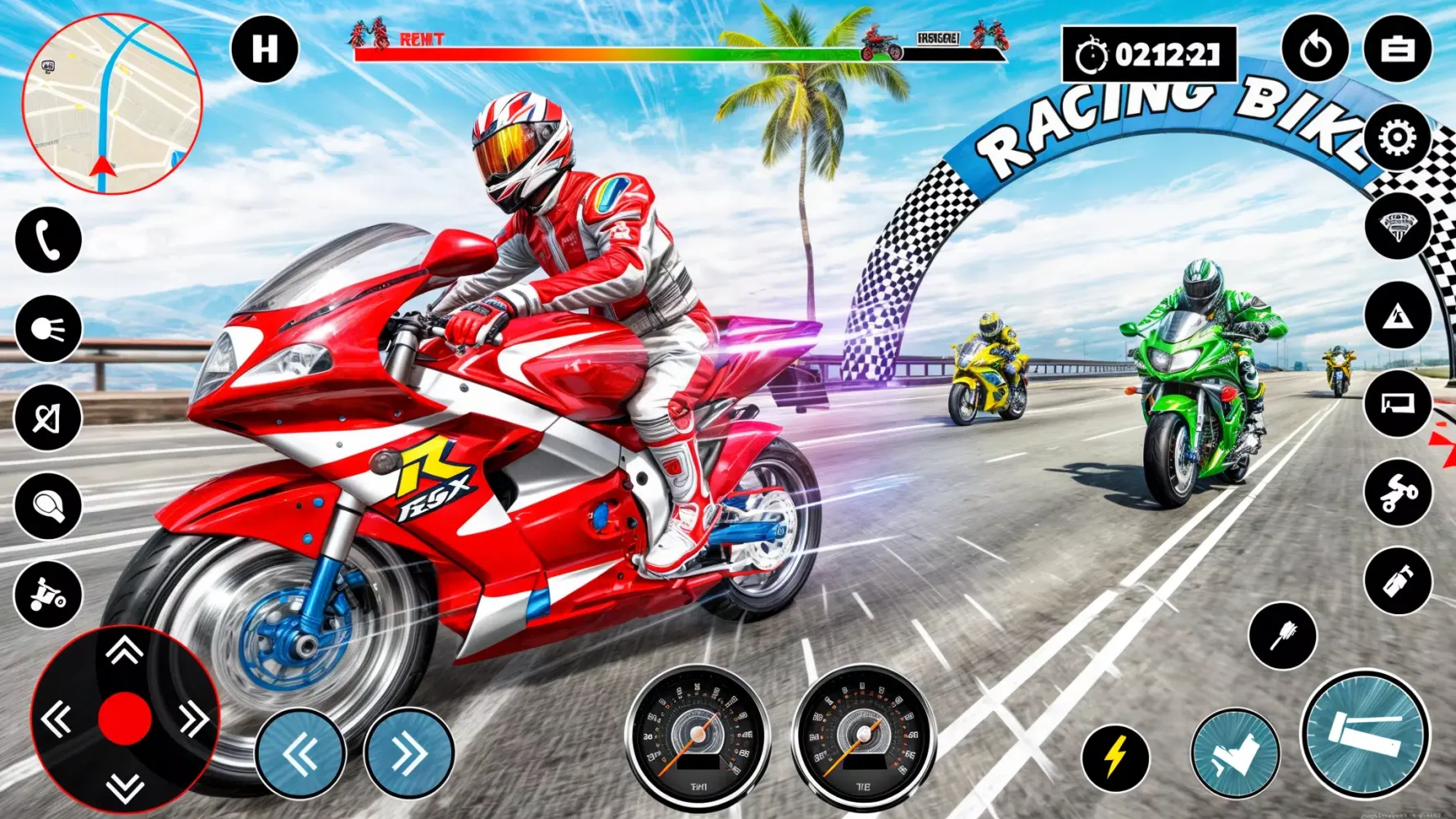Viewport: 1456px width, 819px height.
Task: Activate the wheelie stunt bike icon
Action: [1397, 492]
